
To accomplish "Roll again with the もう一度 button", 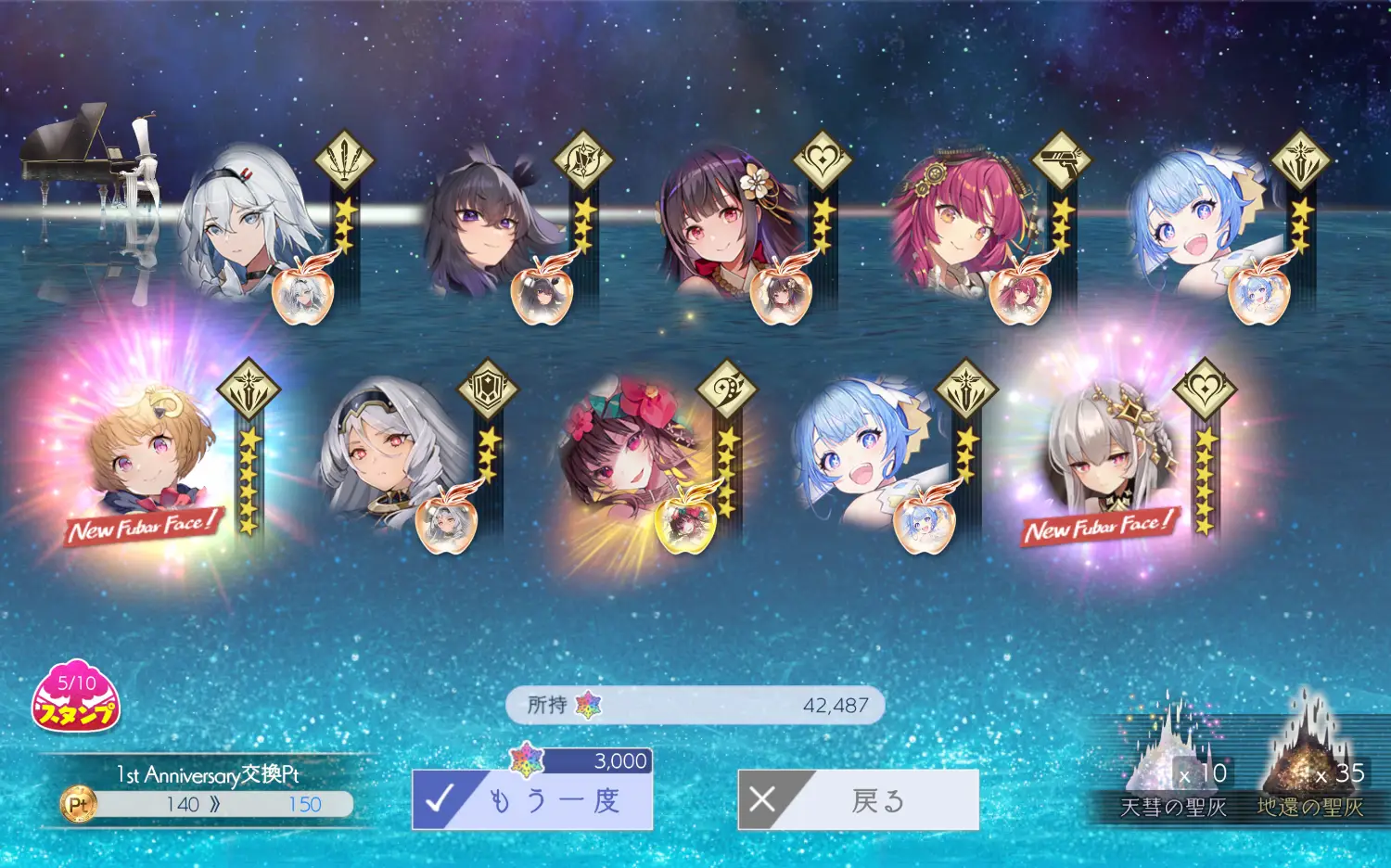I will pyautogui.click(x=532, y=799).
